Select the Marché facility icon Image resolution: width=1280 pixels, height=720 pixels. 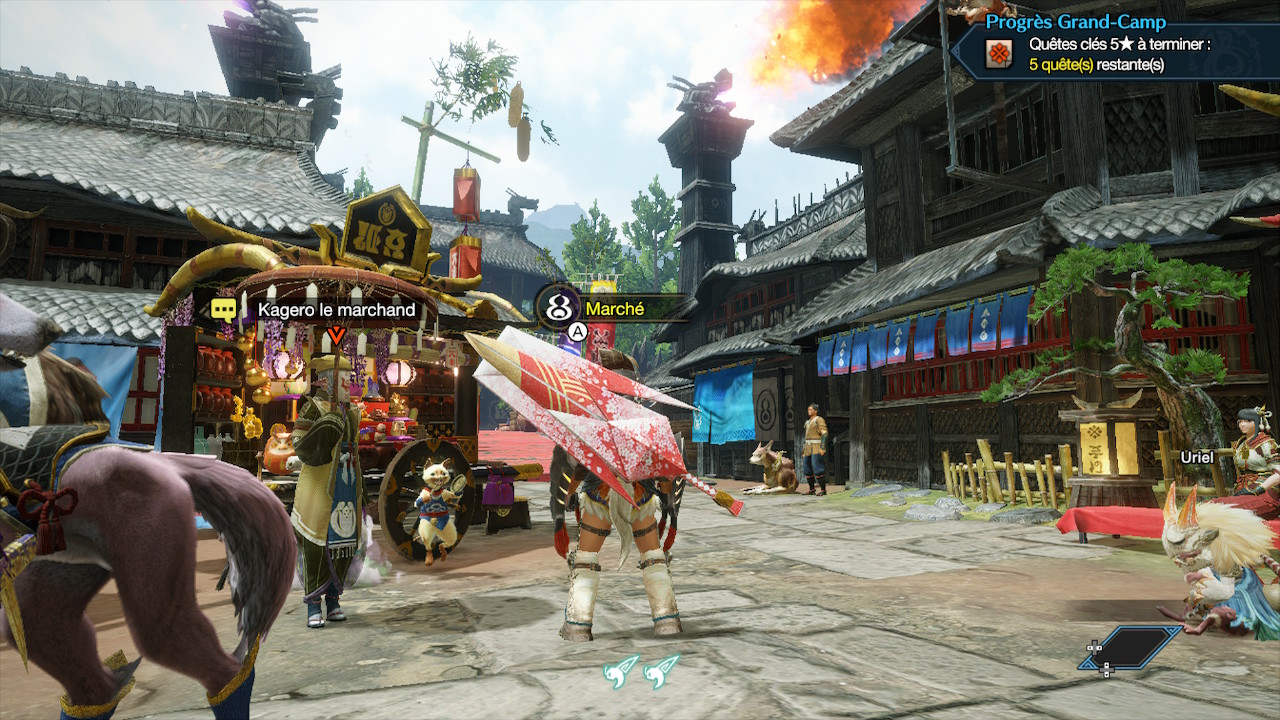coord(558,307)
